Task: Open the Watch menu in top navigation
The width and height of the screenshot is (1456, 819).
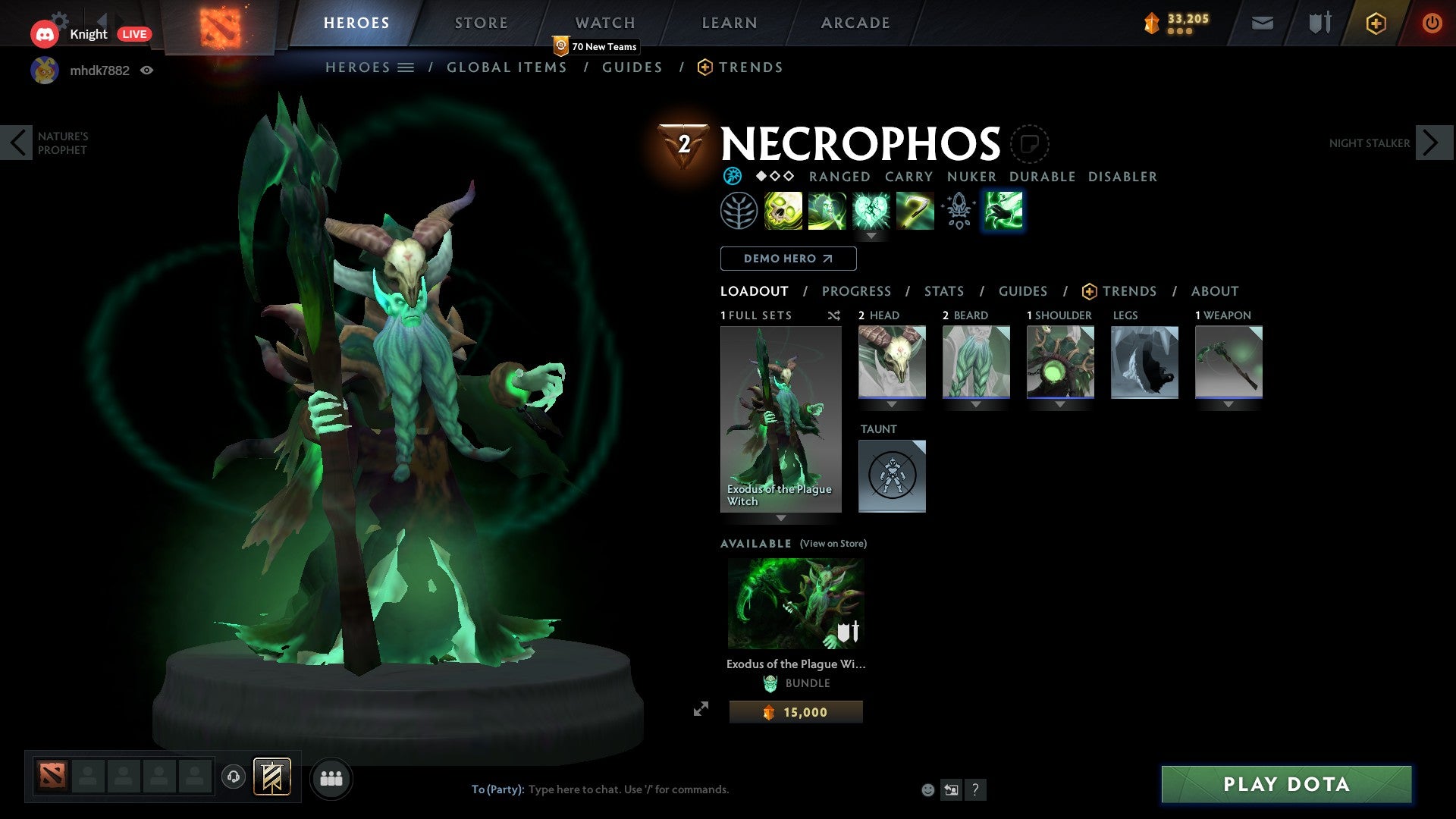Action: click(604, 23)
